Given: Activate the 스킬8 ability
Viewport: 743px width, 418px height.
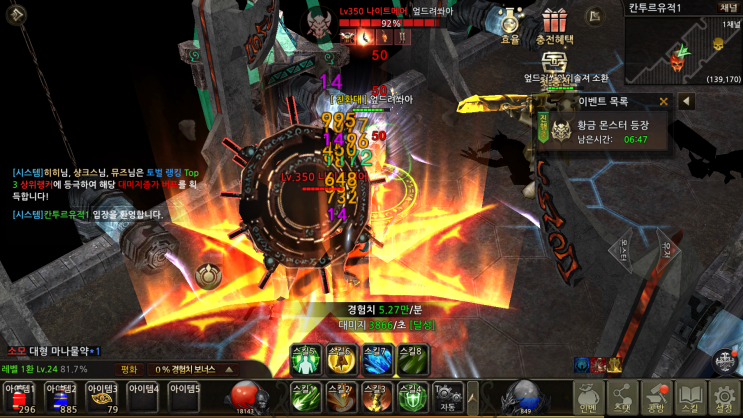Looking at the screenshot, I should tap(412, 357).
